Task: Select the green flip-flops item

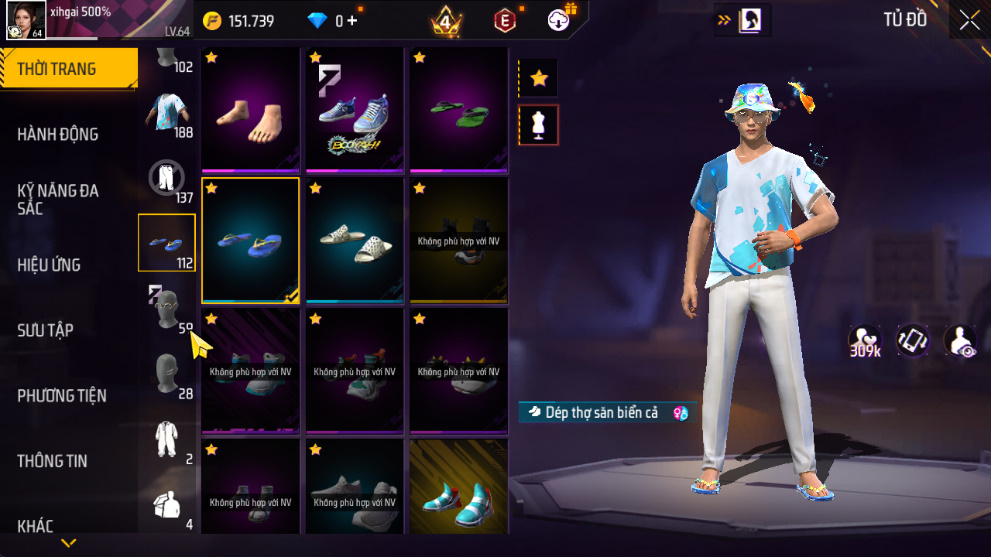Action: [459, 110]
